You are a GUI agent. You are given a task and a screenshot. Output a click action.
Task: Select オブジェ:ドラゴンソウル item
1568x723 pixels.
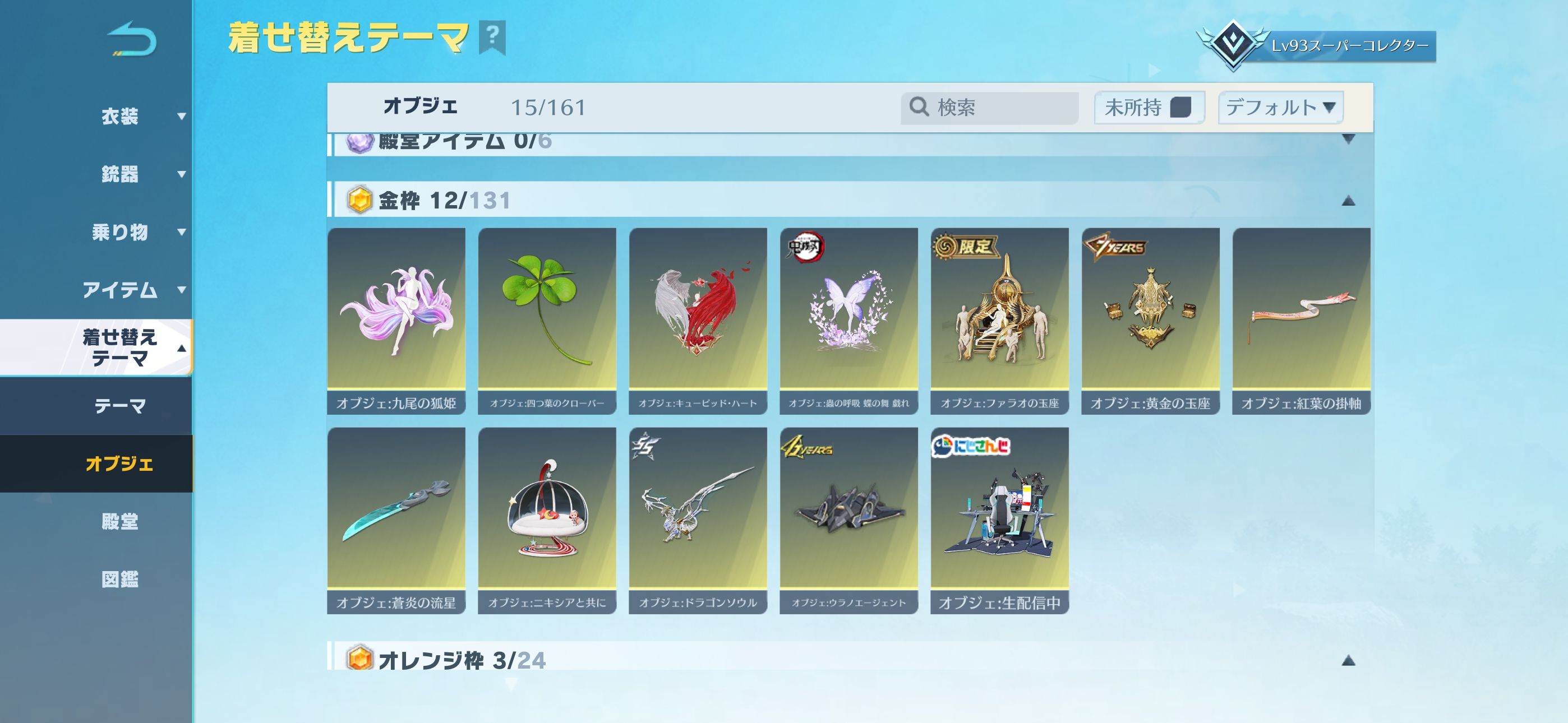pyautogui.click(x=698, y=520)
